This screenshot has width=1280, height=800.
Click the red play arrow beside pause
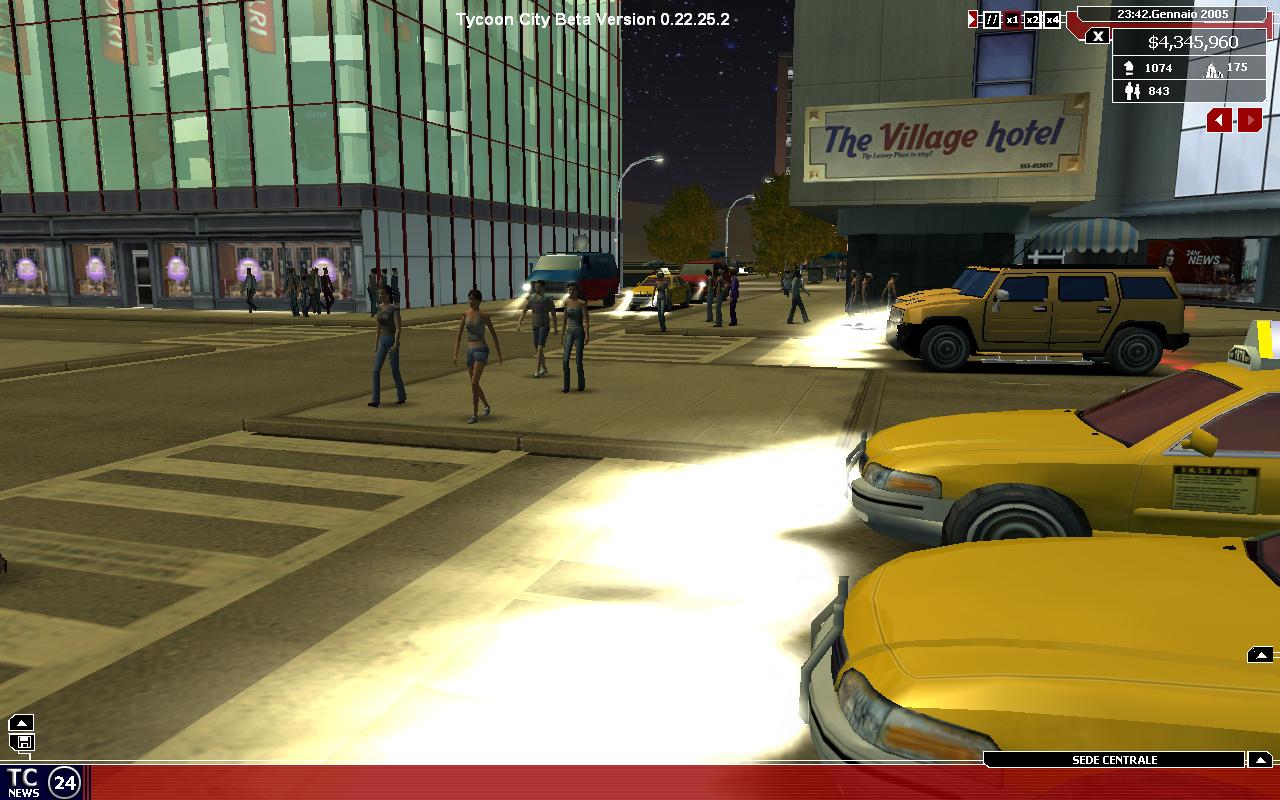973,20
